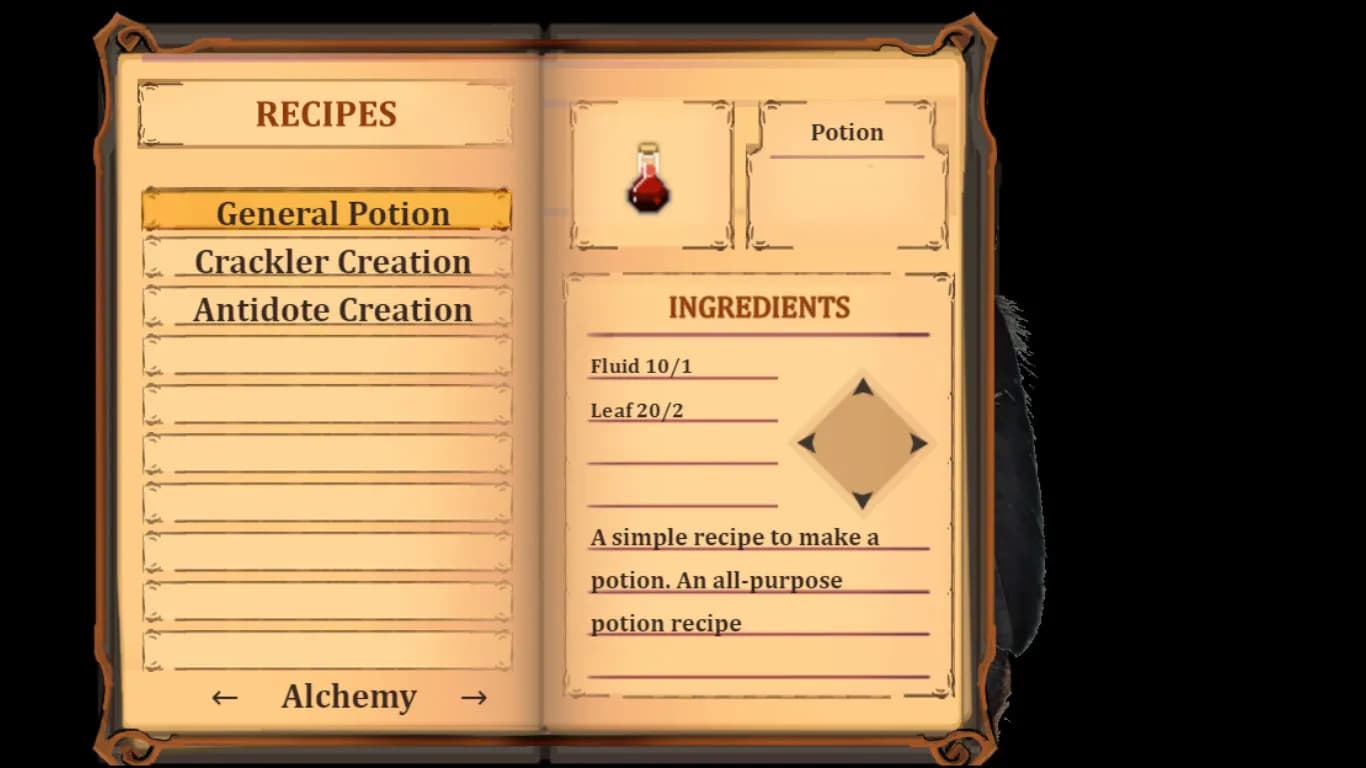
Task: Click the Alchemy category label
Action: [x=349, y=696]
